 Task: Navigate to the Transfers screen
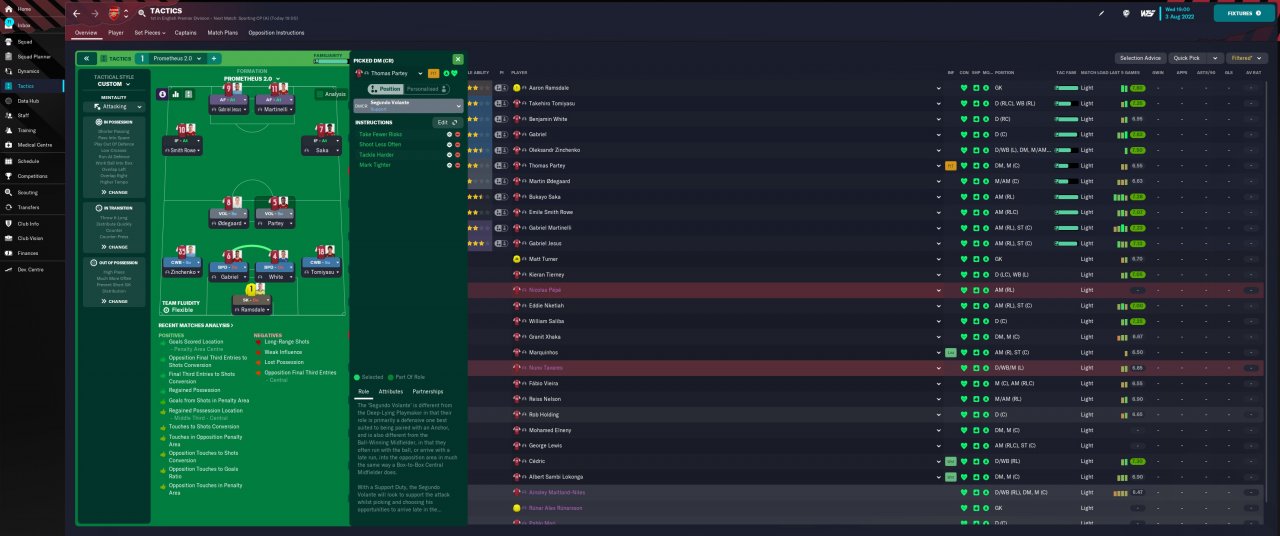tap(28, 208)
